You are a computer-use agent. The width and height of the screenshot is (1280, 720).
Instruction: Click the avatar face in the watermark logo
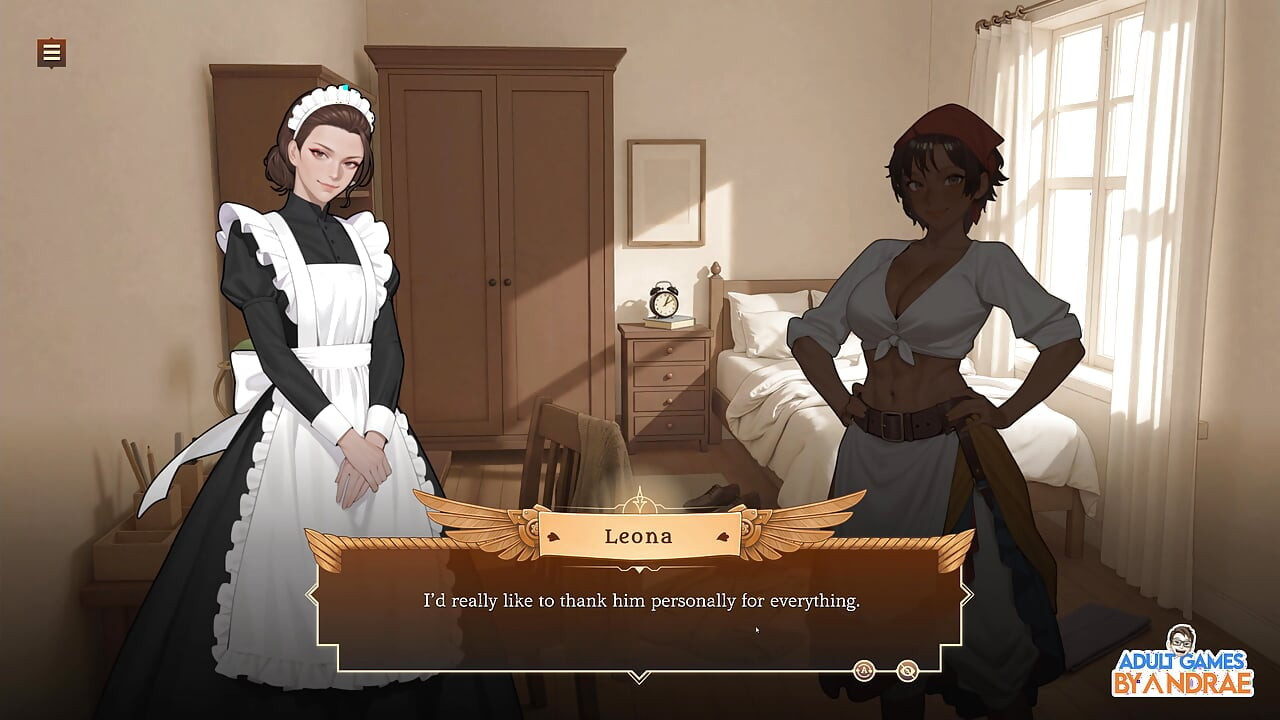point(1180,640)
